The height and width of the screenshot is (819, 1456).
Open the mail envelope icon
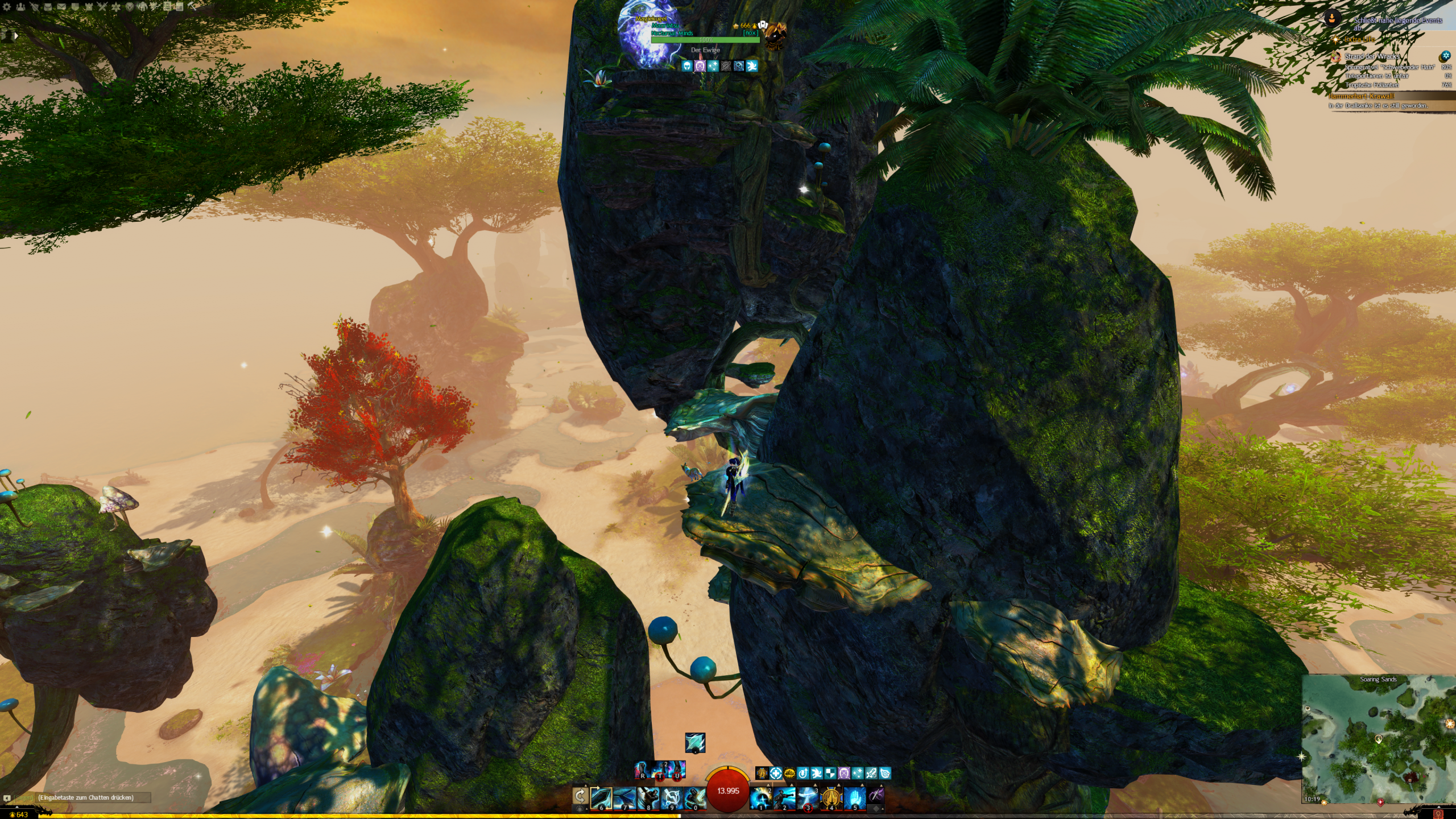tap(61, 7)
